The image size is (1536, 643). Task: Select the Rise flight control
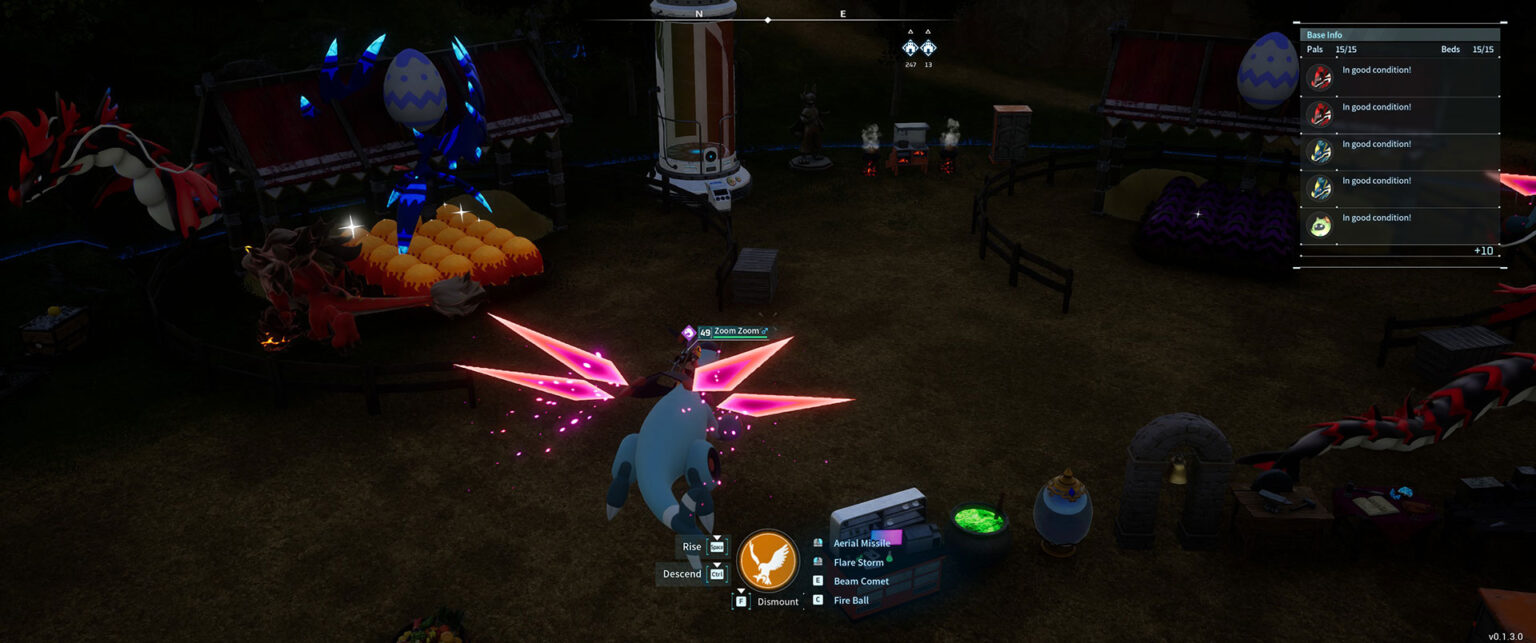tap(692, 546)
